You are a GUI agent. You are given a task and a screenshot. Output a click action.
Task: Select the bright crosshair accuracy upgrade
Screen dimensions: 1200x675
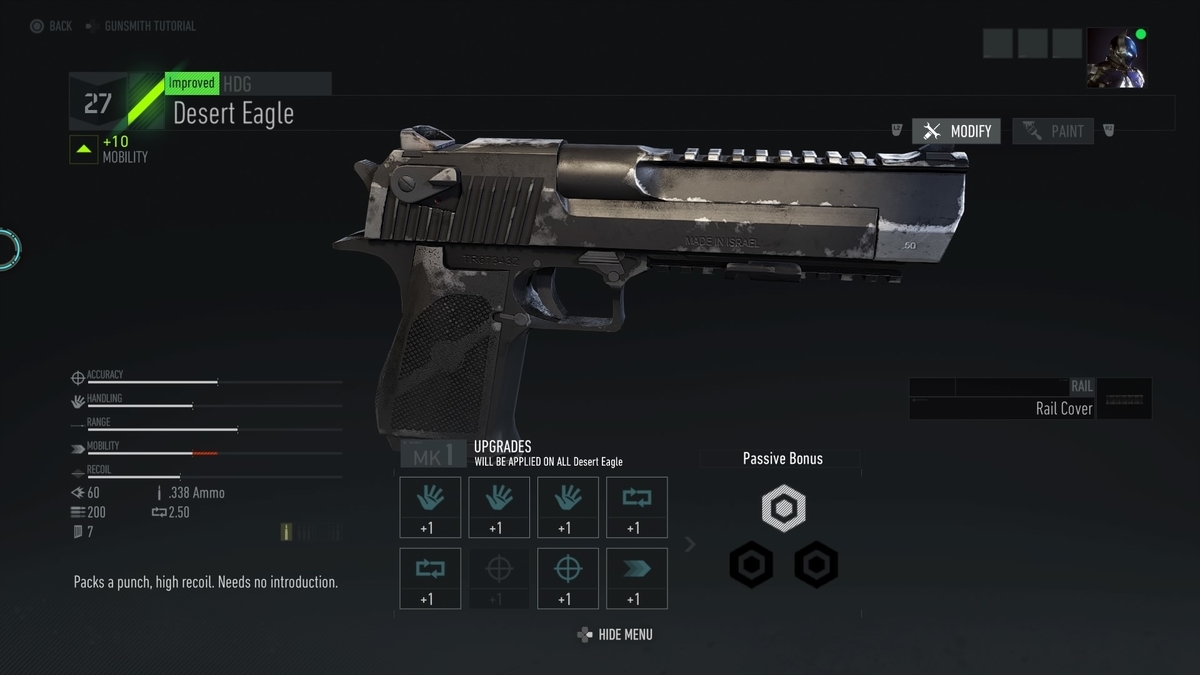coord(568,578)
